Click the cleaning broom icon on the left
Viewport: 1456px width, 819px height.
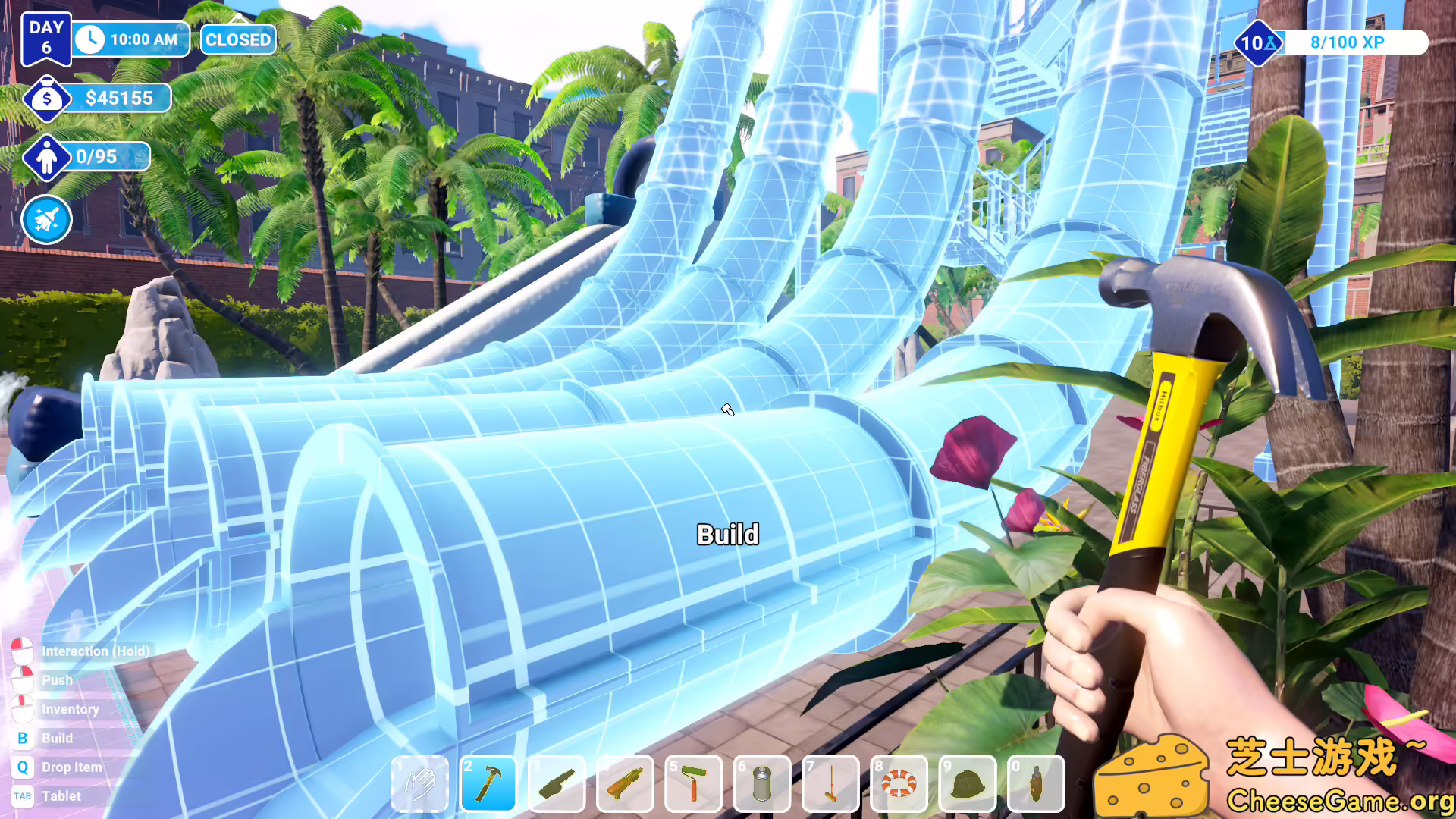[46, 219]
